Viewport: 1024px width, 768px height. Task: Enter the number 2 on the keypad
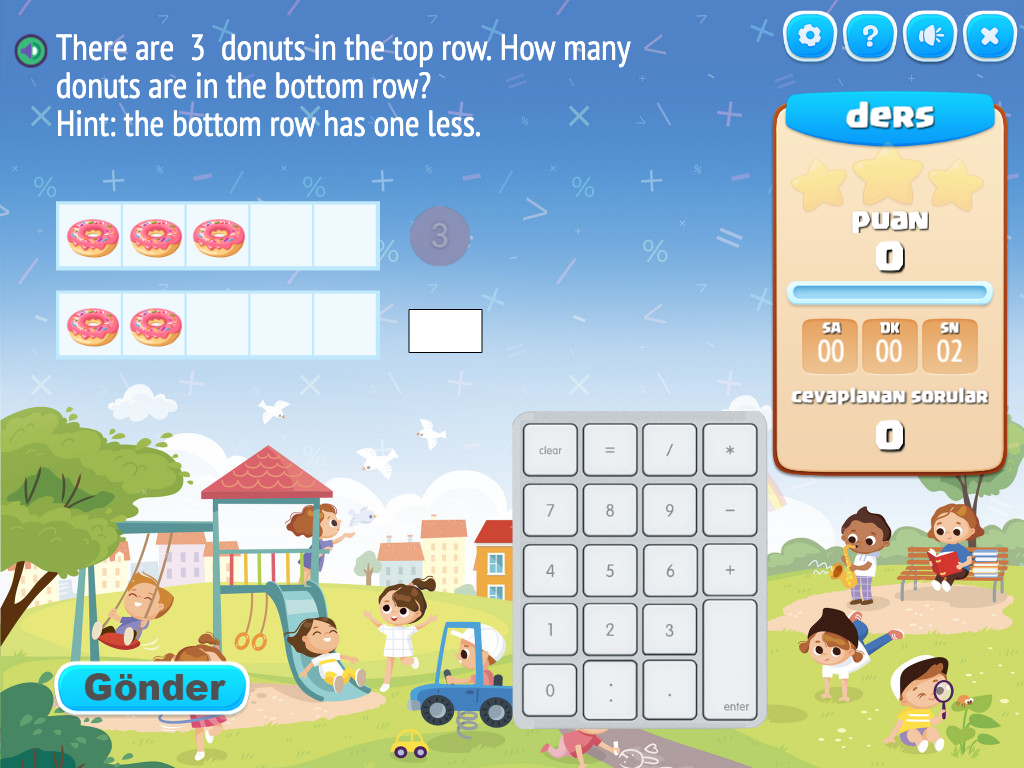click(610, 630)
